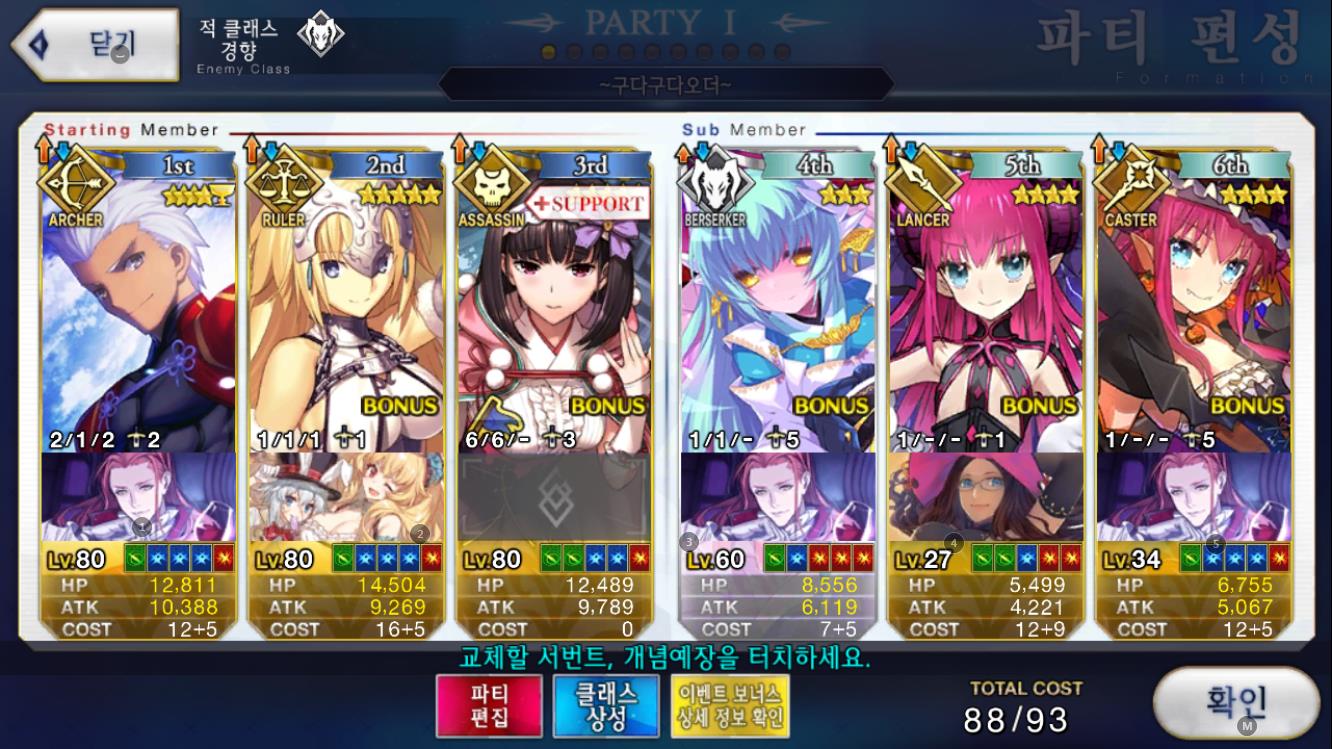Show 클래스 상성 class affinity chart

click(606, 705)
